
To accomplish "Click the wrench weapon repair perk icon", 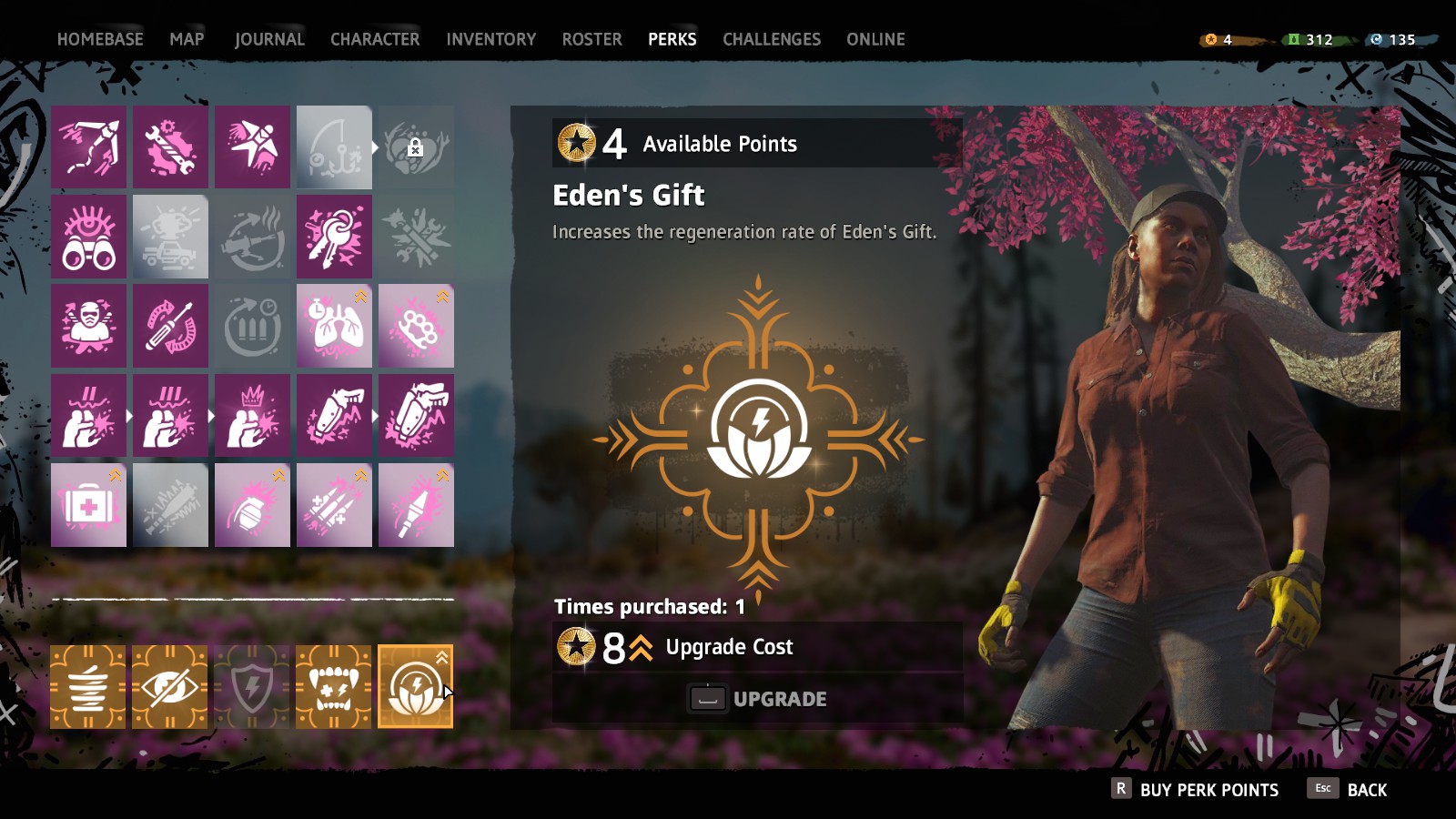I will click(170, 146).
